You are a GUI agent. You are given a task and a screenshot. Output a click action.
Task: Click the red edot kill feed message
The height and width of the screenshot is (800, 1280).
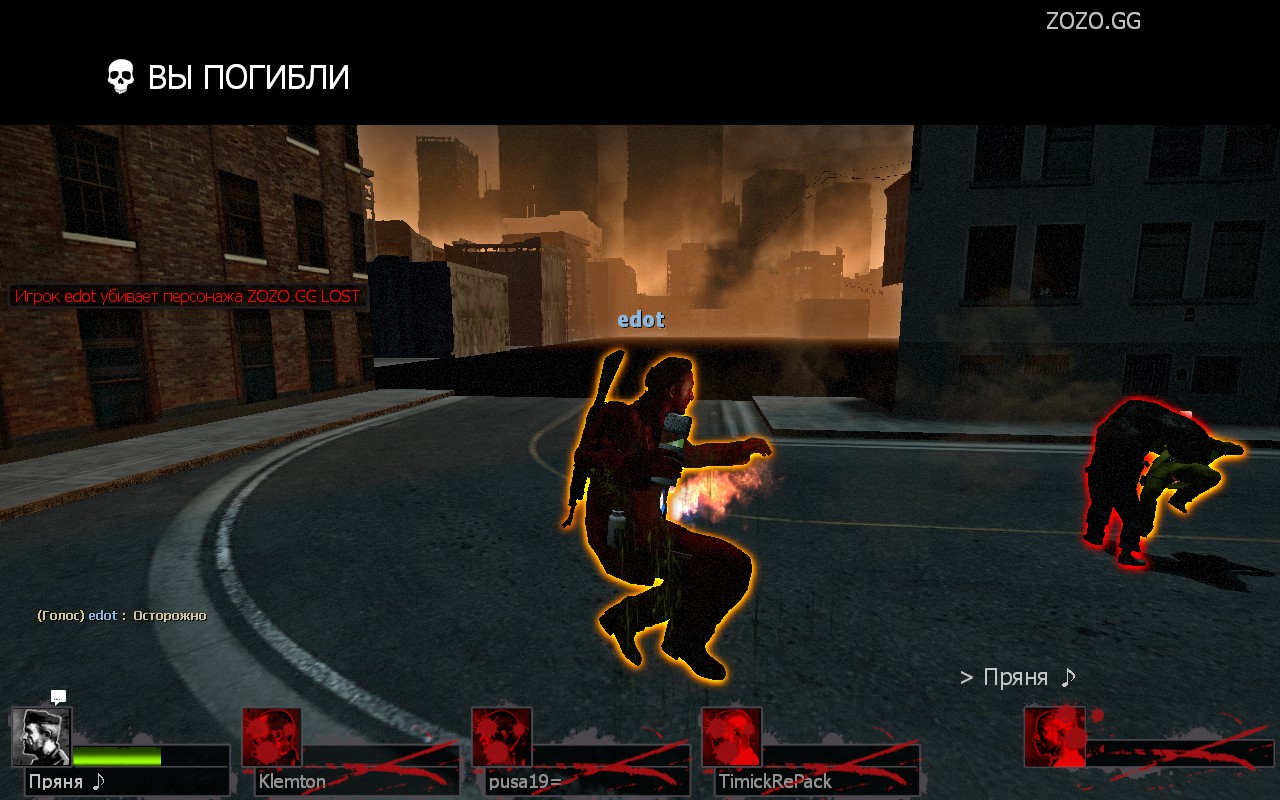pos(187,297)
